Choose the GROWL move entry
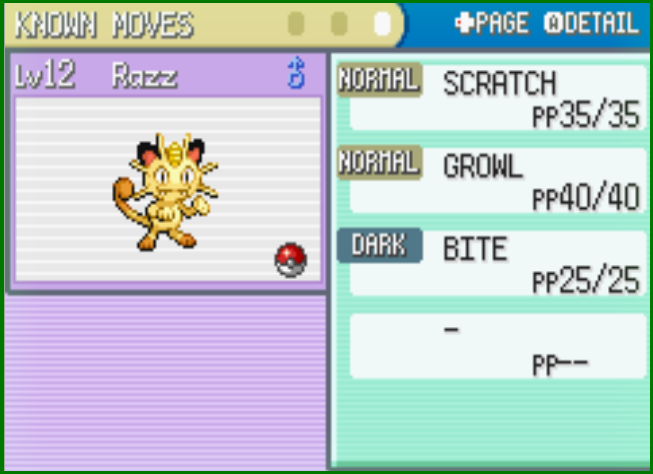 (490, 181)
